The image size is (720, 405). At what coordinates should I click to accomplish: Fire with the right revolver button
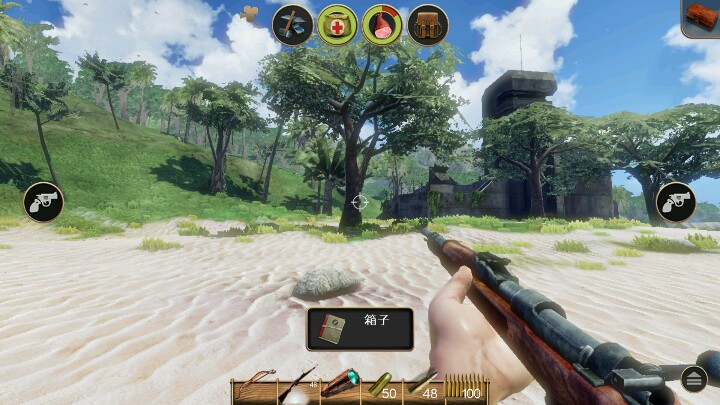(x=676, y=202)
